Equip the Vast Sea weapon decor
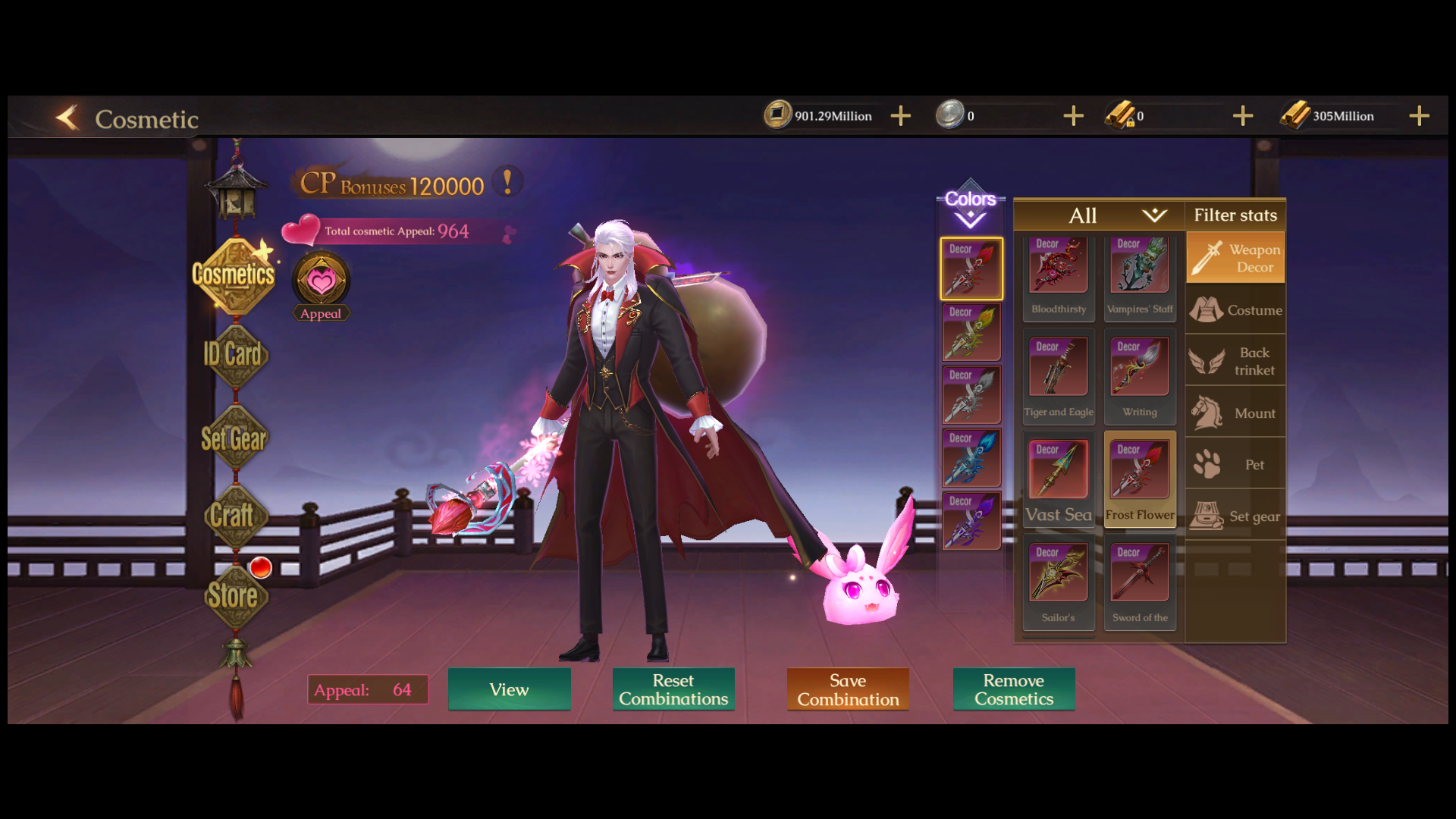Image resolution: width=1456 pixels, height=819 pixels. [x=1058, y=470]
